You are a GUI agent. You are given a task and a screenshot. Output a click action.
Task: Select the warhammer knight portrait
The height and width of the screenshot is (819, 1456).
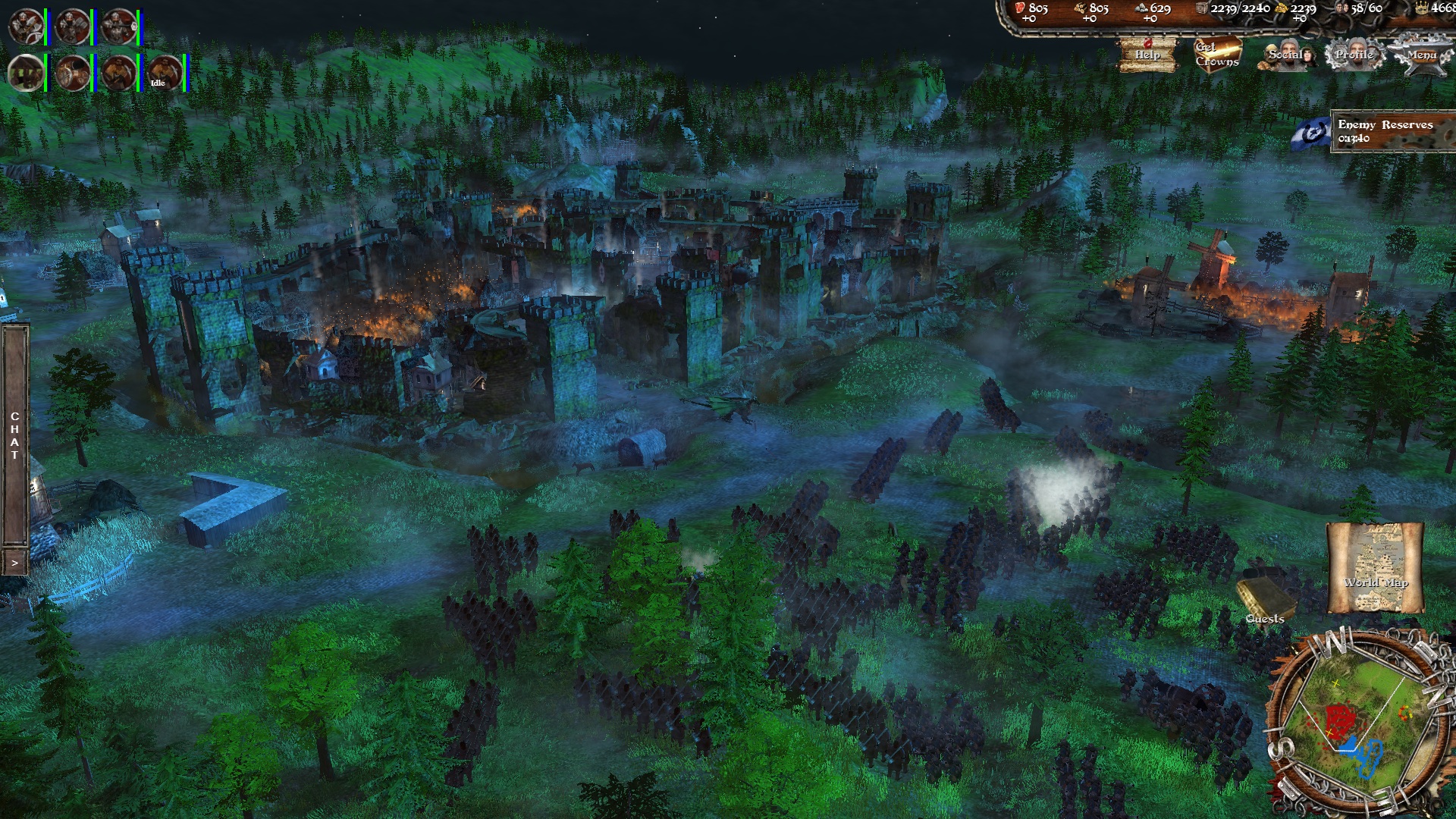pyautogui.click(x=73, y=27)
